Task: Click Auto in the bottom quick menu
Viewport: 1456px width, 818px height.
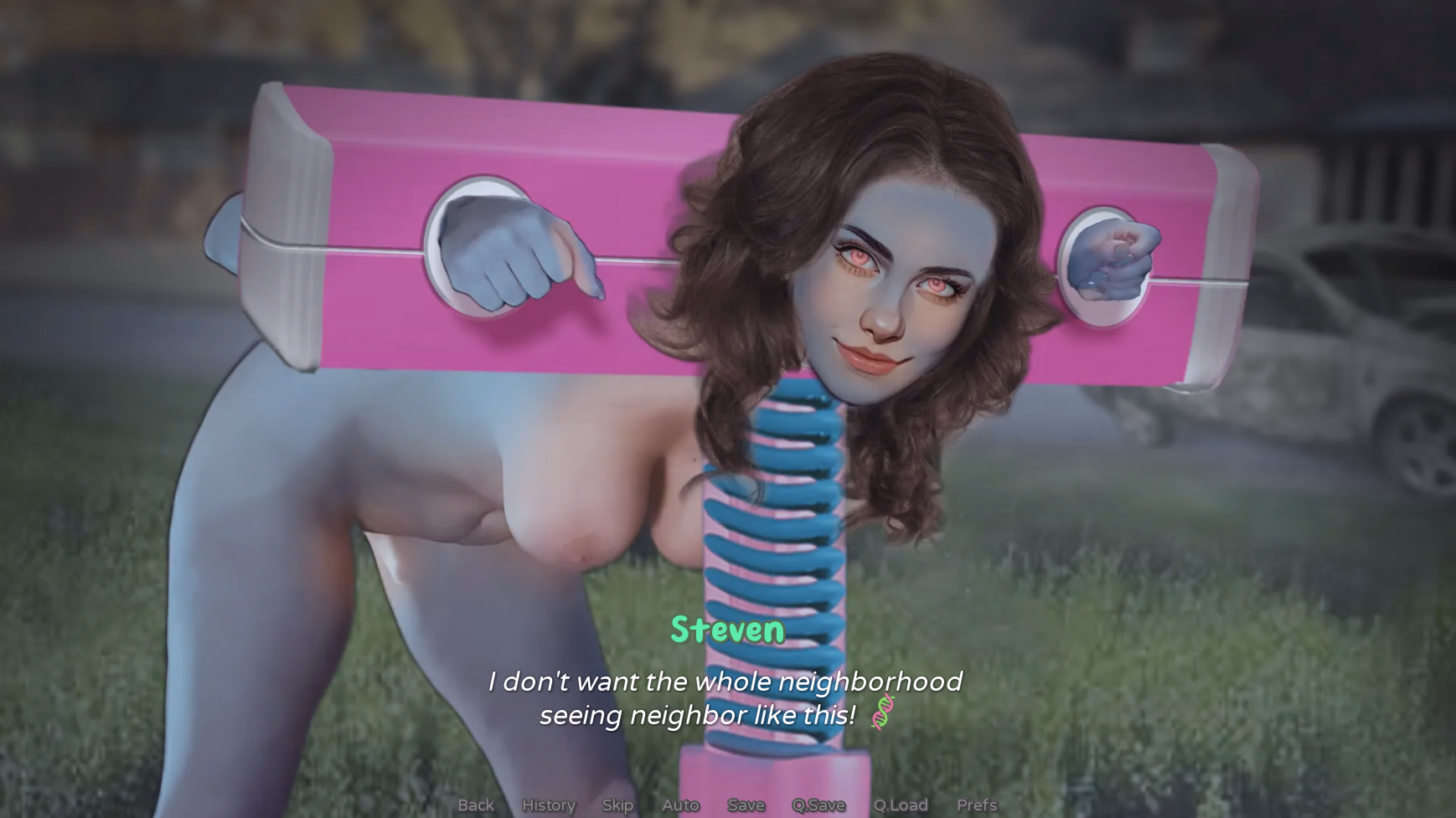Action: tap(679, 805)
